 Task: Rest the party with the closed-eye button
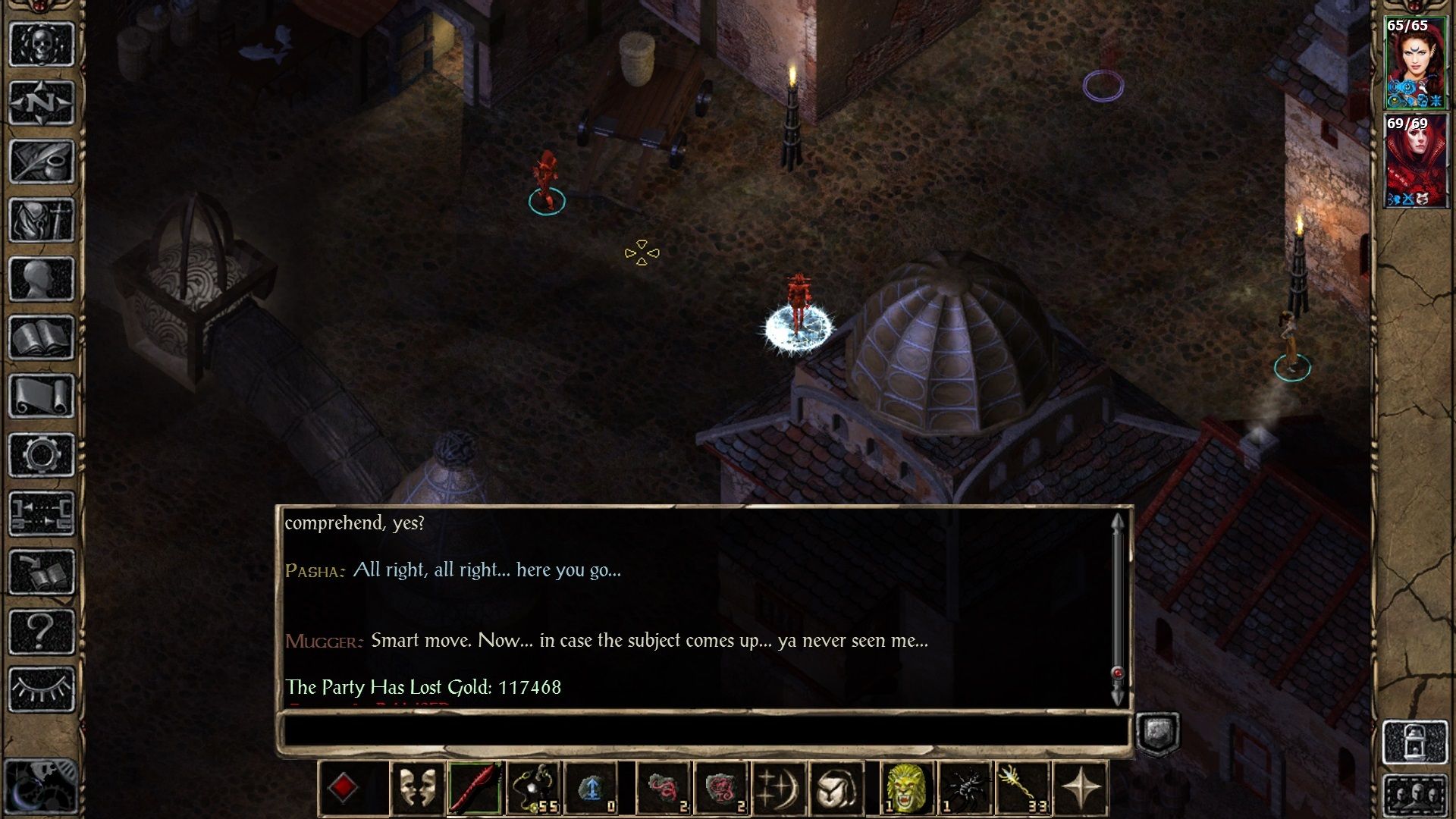pos(42,689)
